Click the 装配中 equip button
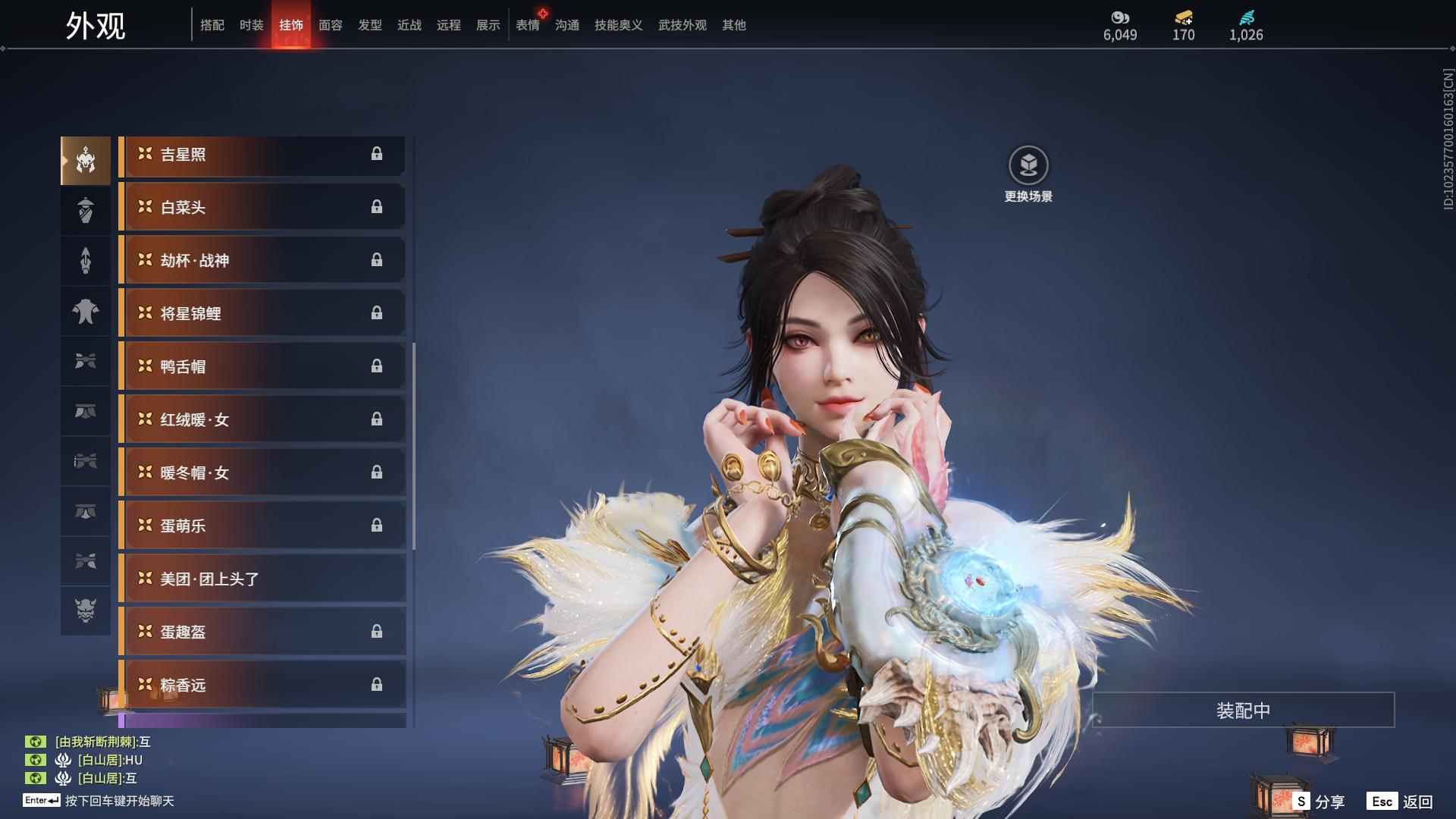The width and height of the screenshot is (1456, 819). pyautogui.click(x=1243, y=711)
